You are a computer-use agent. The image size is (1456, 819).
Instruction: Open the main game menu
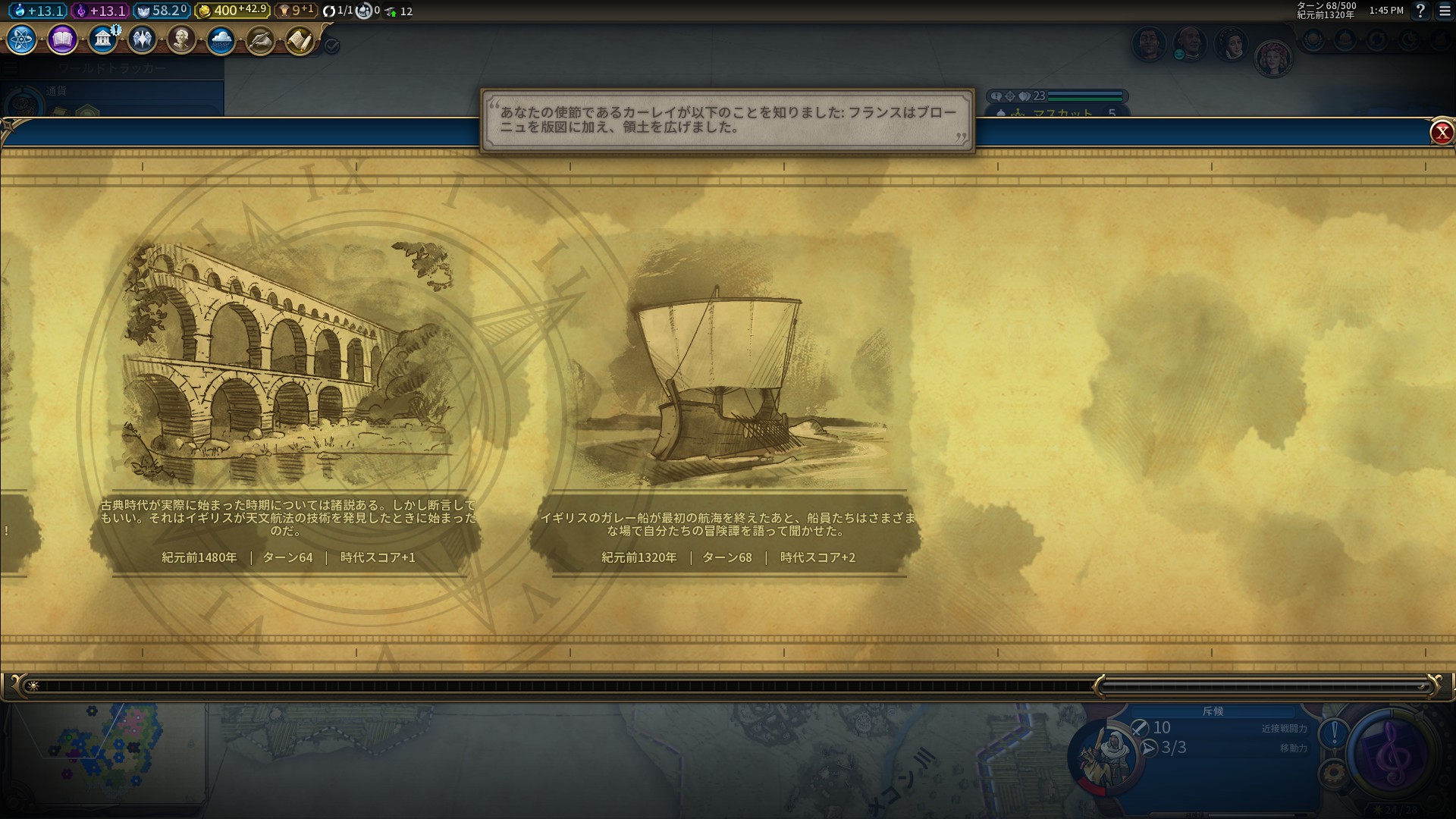(x=1445, y=11)
